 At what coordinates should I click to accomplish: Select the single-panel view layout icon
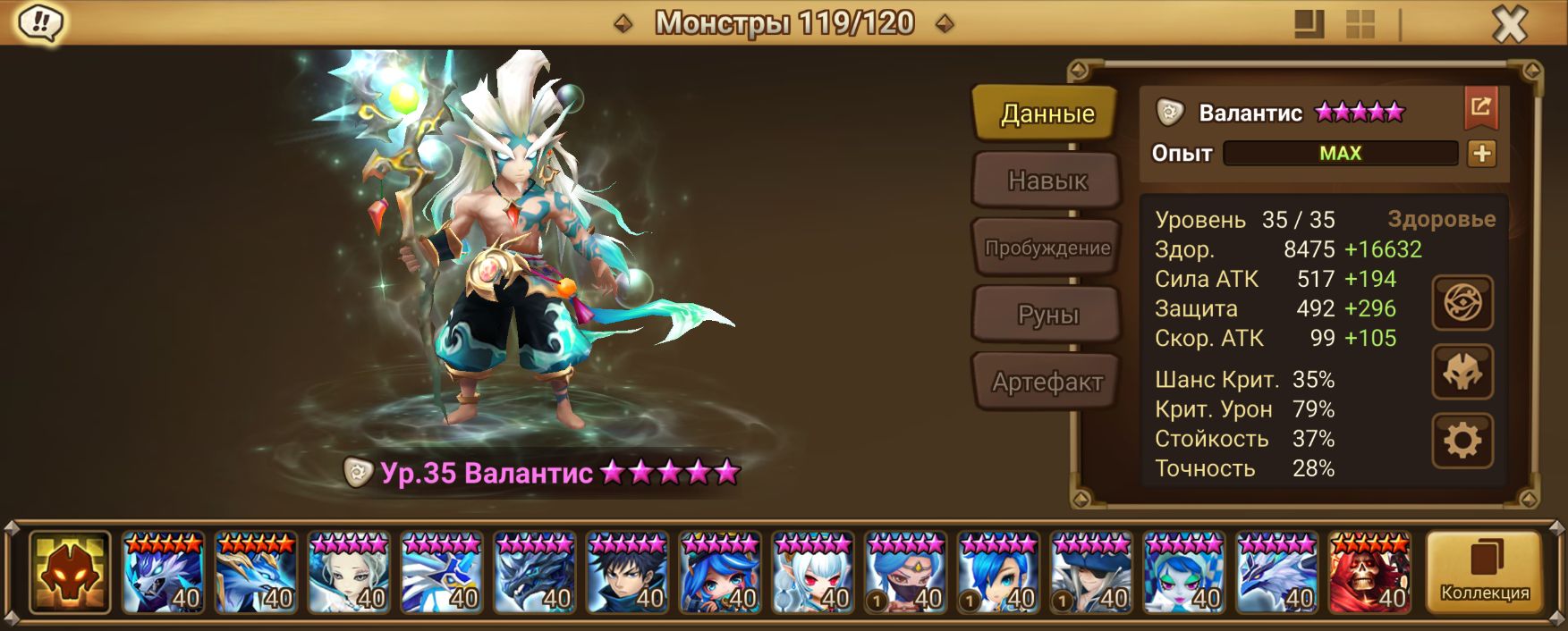pos(1309,24)
